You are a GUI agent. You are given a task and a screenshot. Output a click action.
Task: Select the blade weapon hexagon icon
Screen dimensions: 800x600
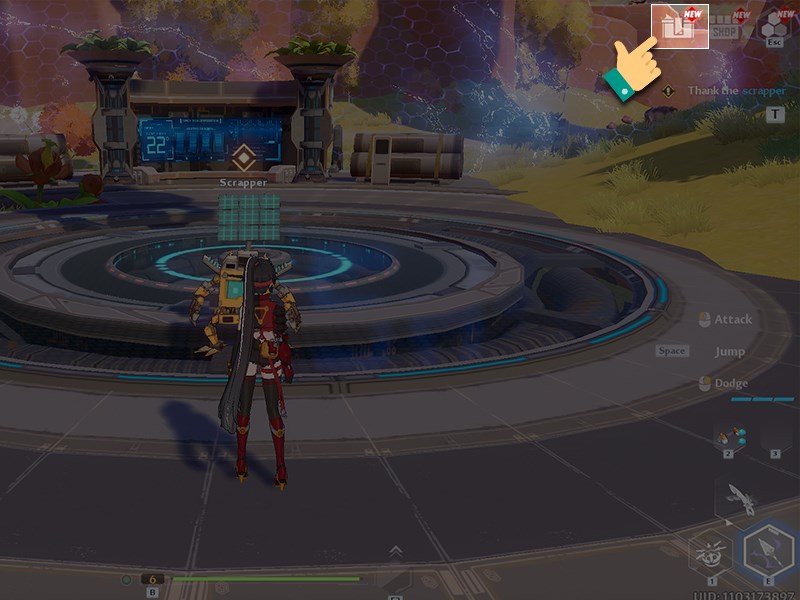click(740, 496)
